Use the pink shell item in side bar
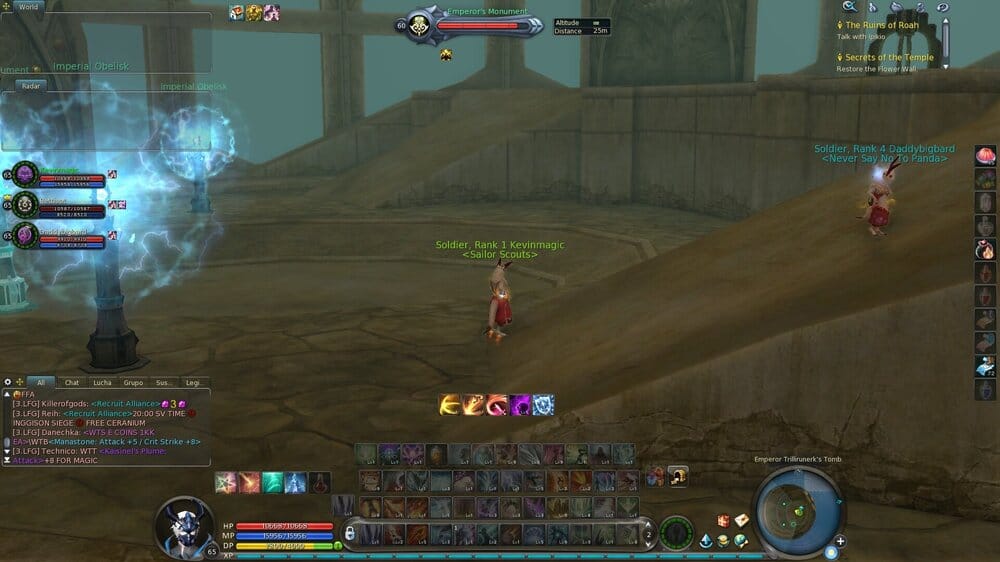The height and width of the screenshot is (562, 1000). pyautogui.click(x=985, y=156)
